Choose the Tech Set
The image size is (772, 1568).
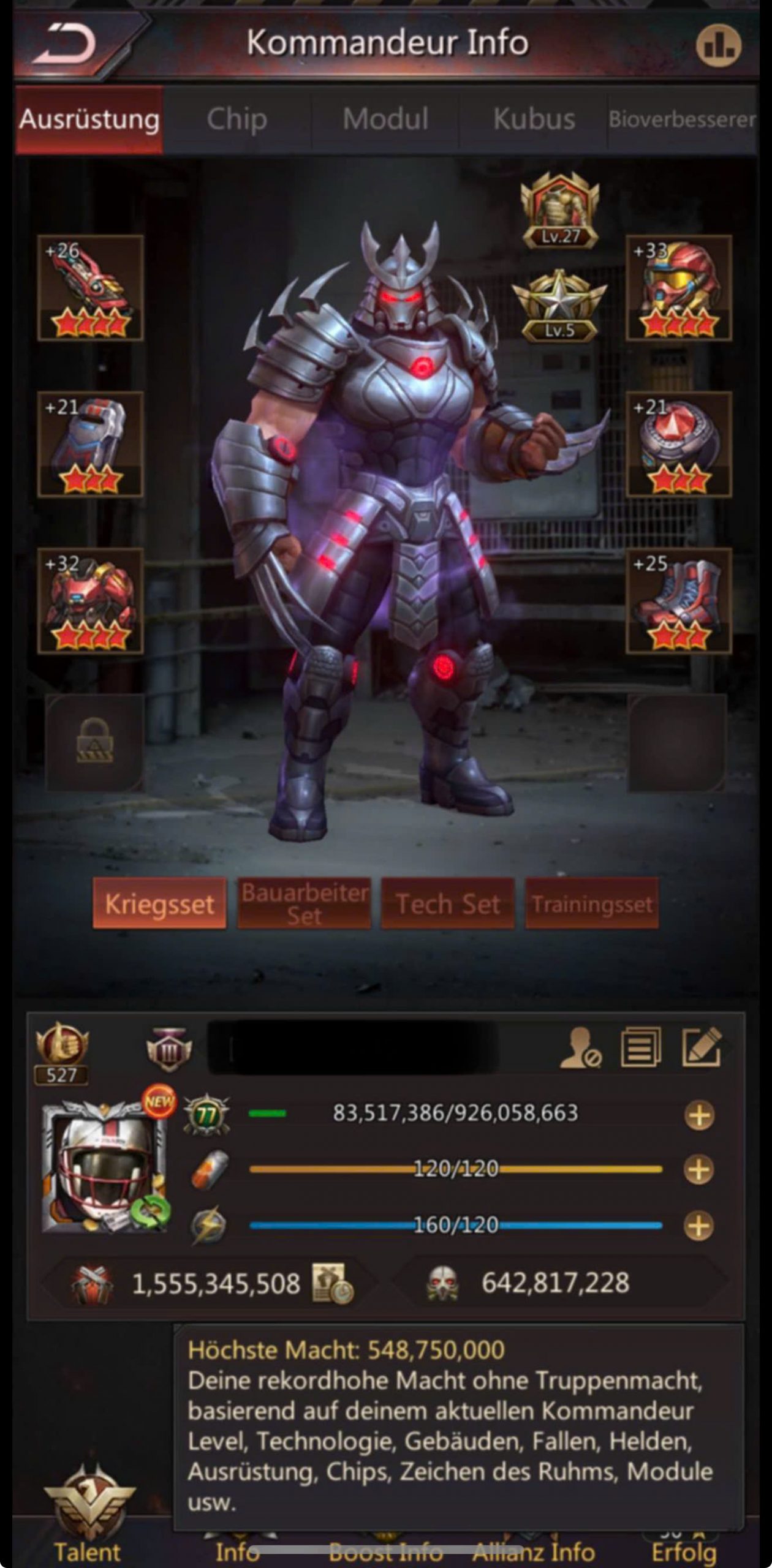tap(448, 904)
